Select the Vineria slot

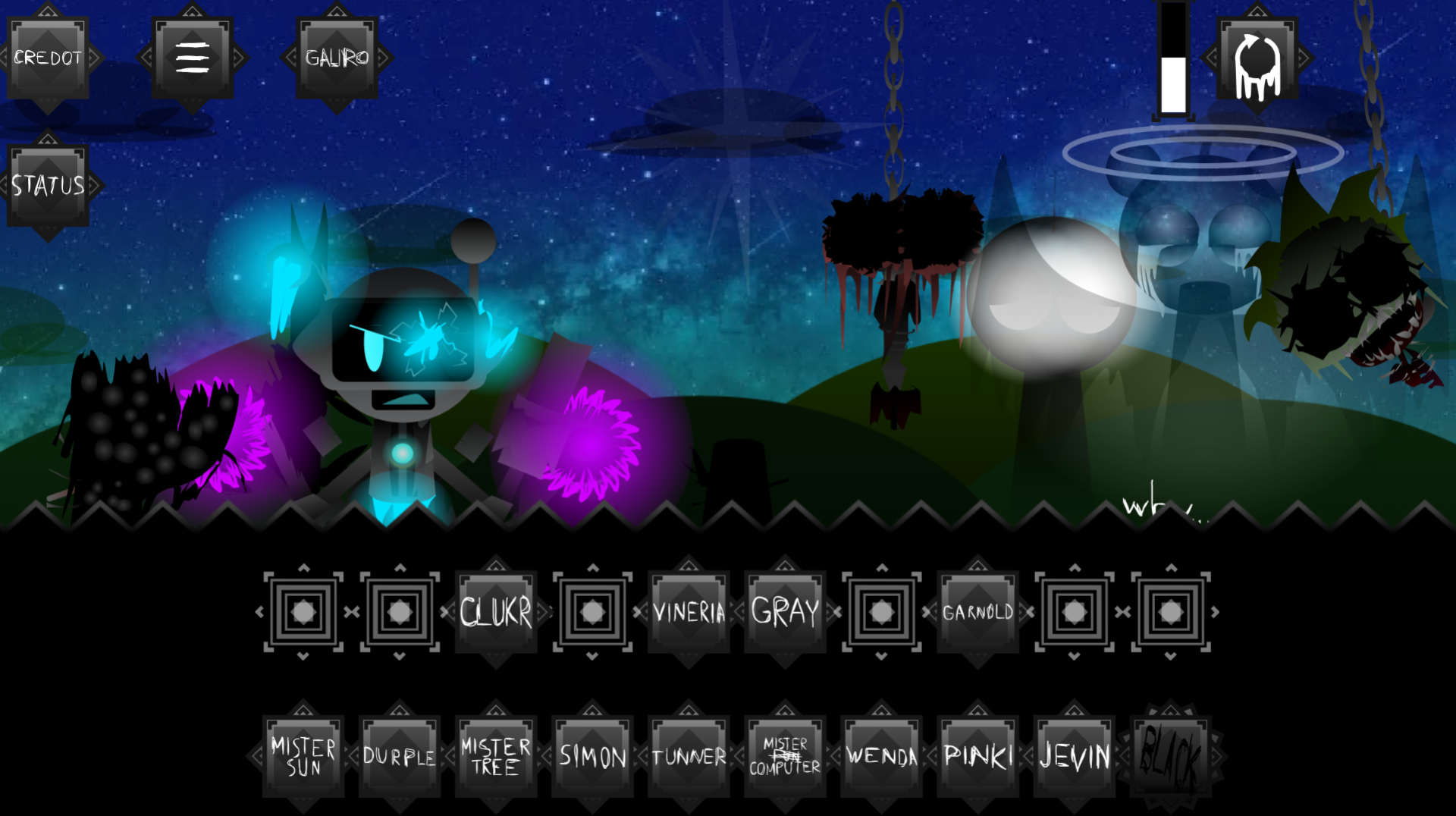pyautogui.click(x=689, y=612)
